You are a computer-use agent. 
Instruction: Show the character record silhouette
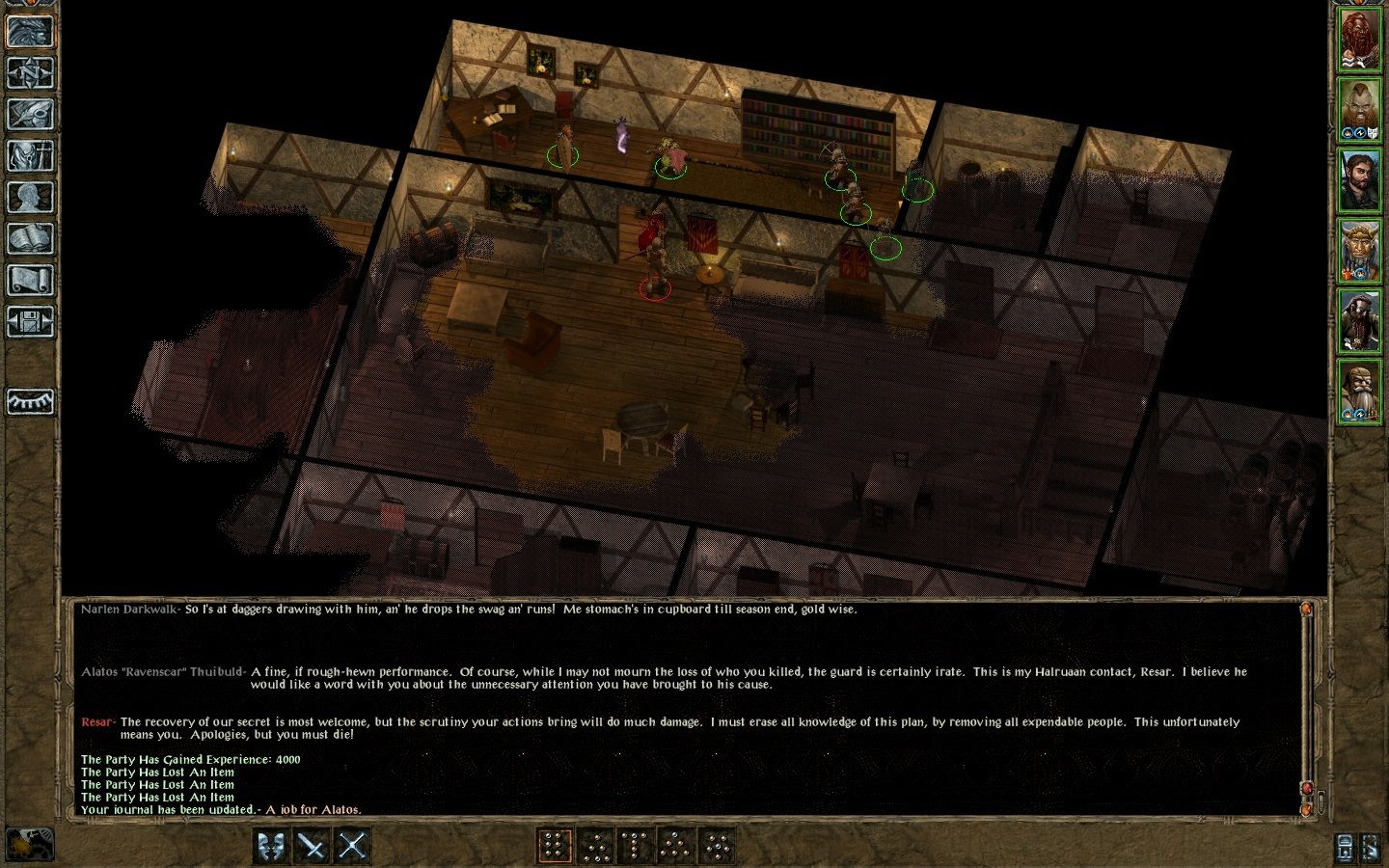coord(30,197)
